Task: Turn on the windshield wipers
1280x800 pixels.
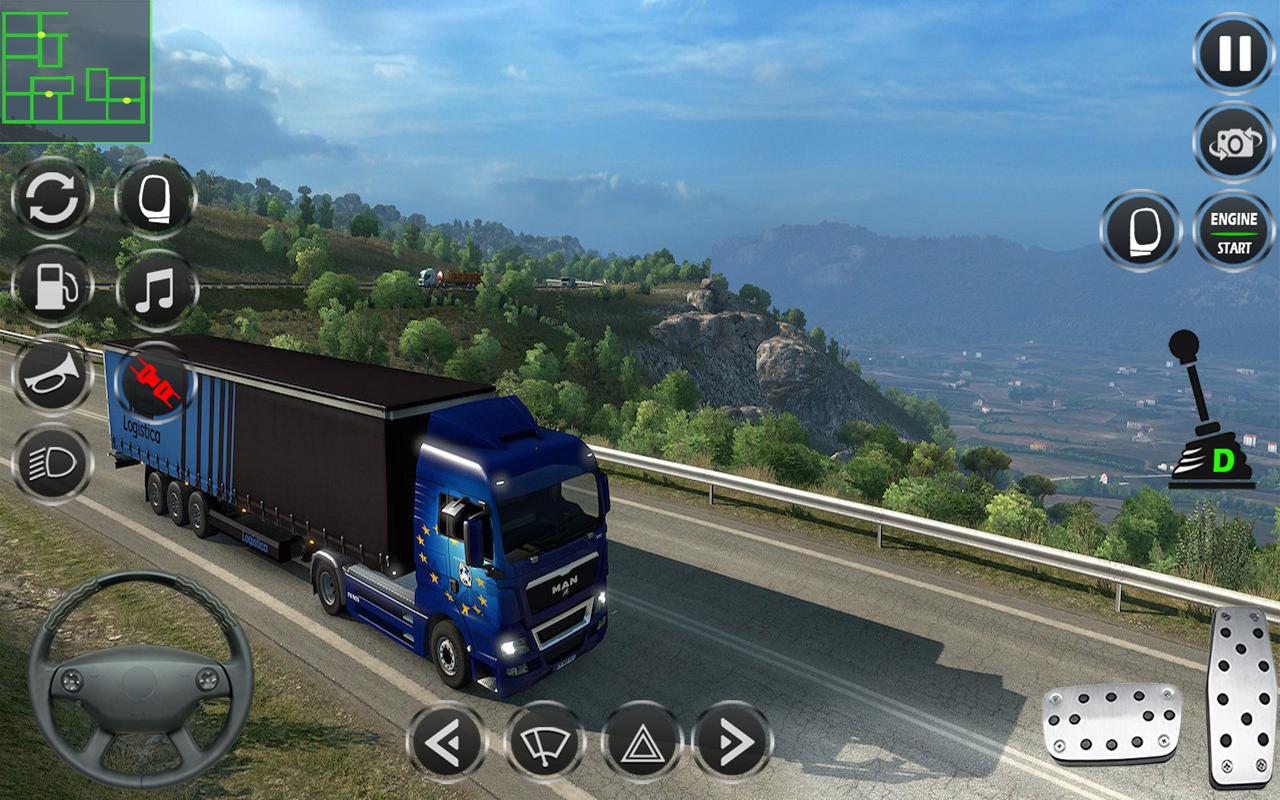Action: tap(544, 742)
